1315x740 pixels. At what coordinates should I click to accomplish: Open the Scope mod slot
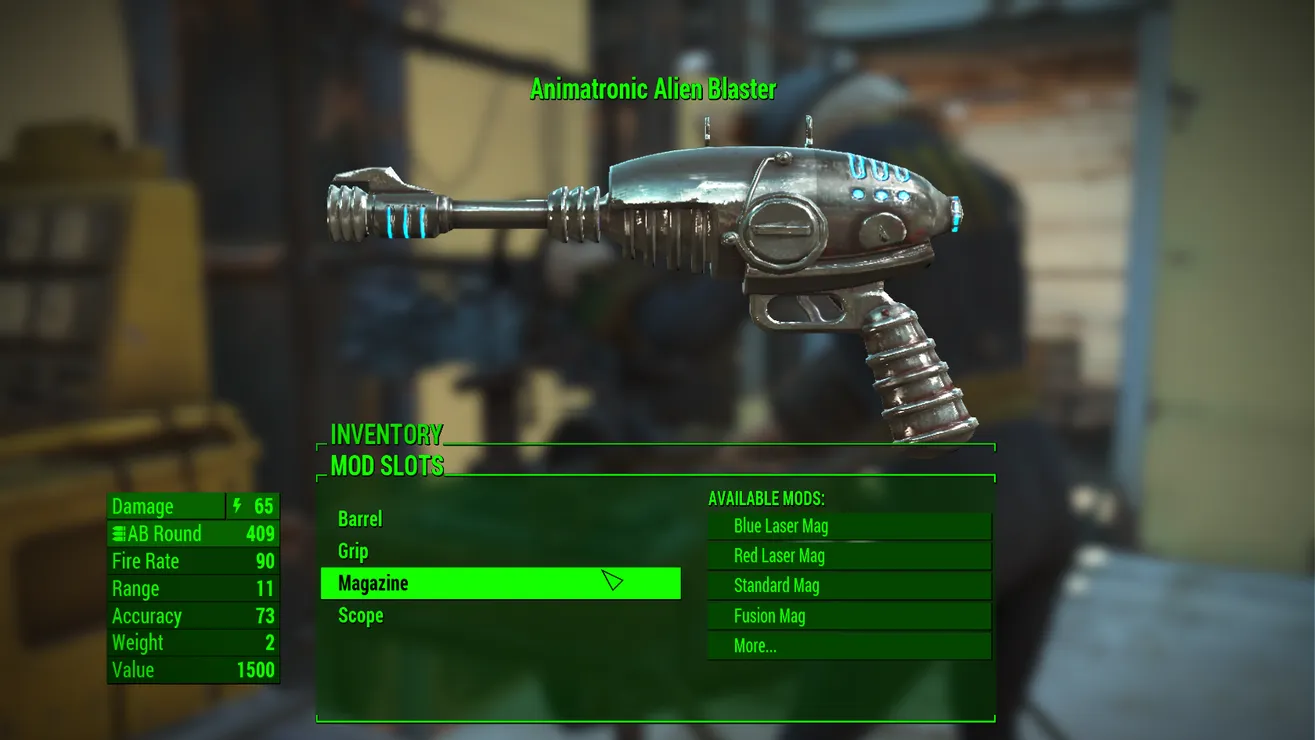361,615
